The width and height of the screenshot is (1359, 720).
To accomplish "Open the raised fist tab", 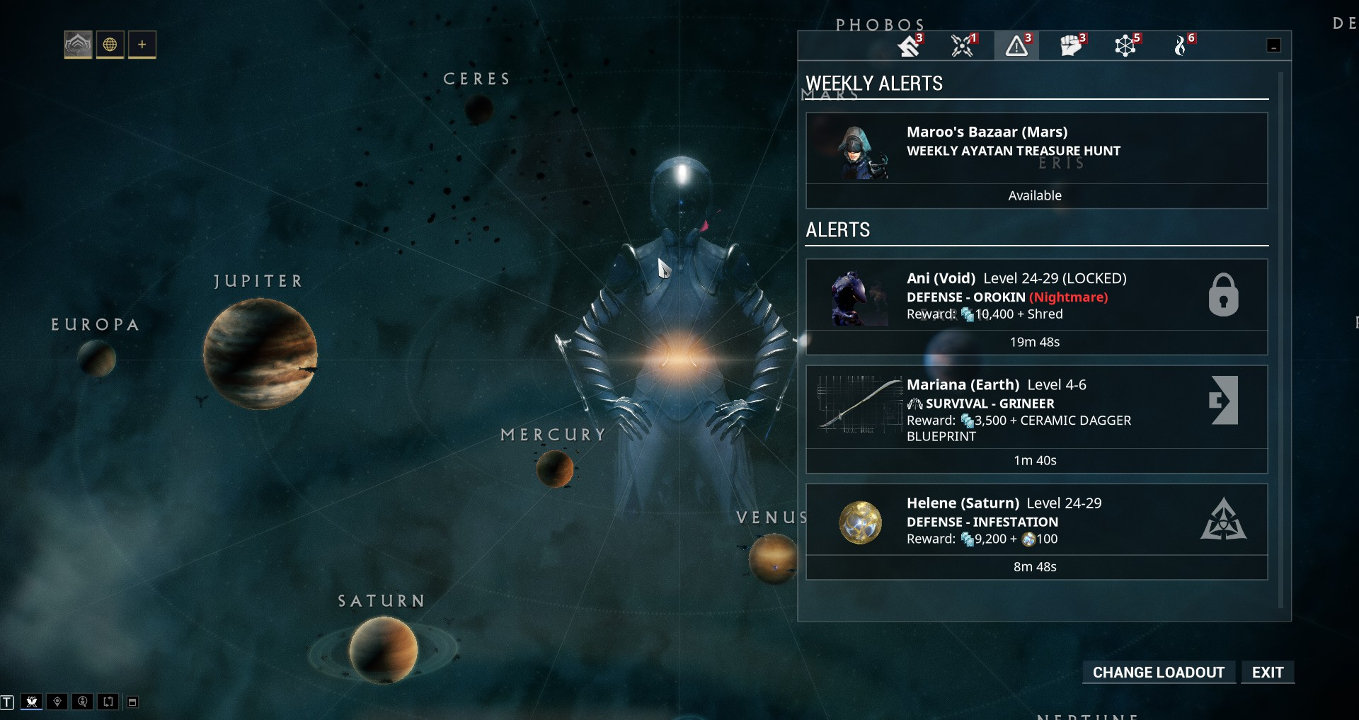I will tap(1070, 46).
